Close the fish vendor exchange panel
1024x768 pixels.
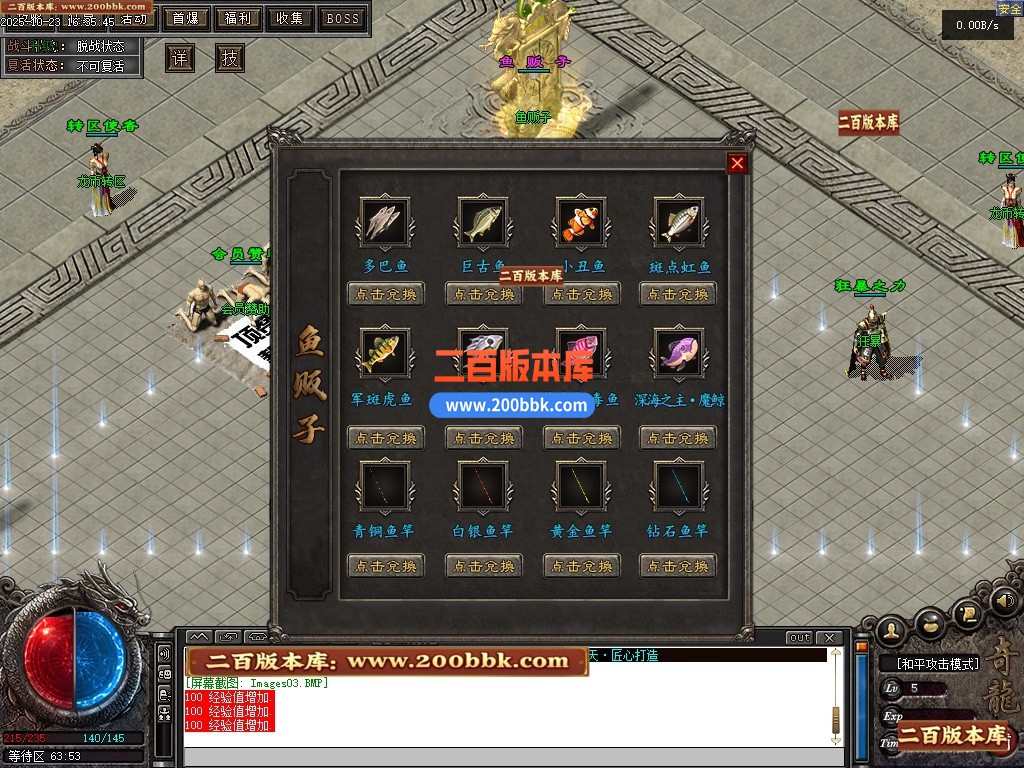tap(738, 163)
